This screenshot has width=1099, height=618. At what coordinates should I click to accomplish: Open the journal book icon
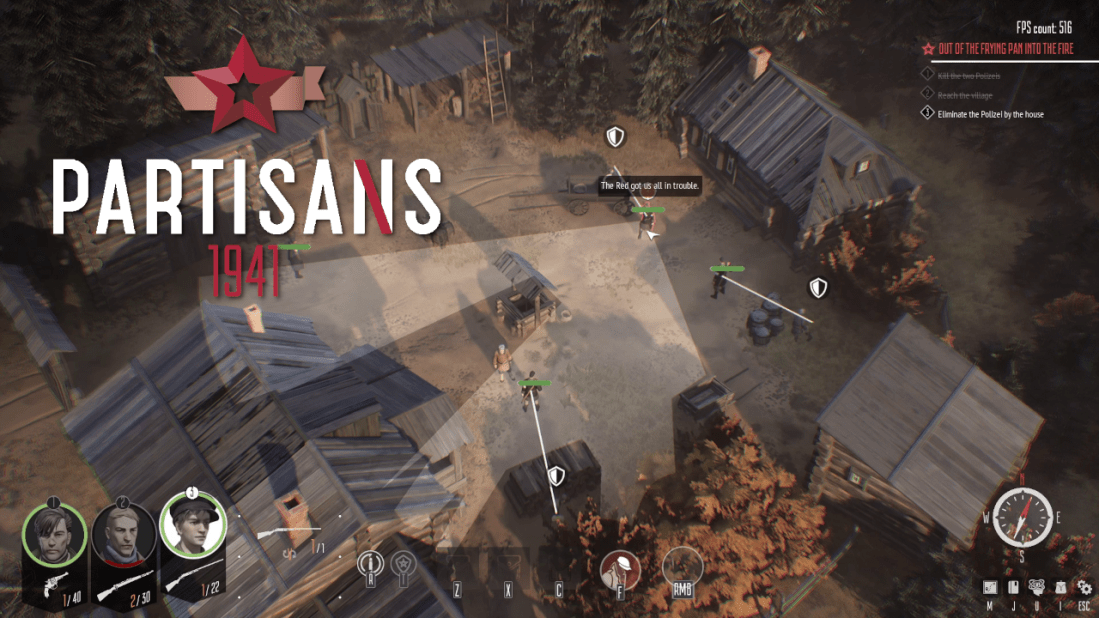pyautogui.click(x=1013, y=588)
